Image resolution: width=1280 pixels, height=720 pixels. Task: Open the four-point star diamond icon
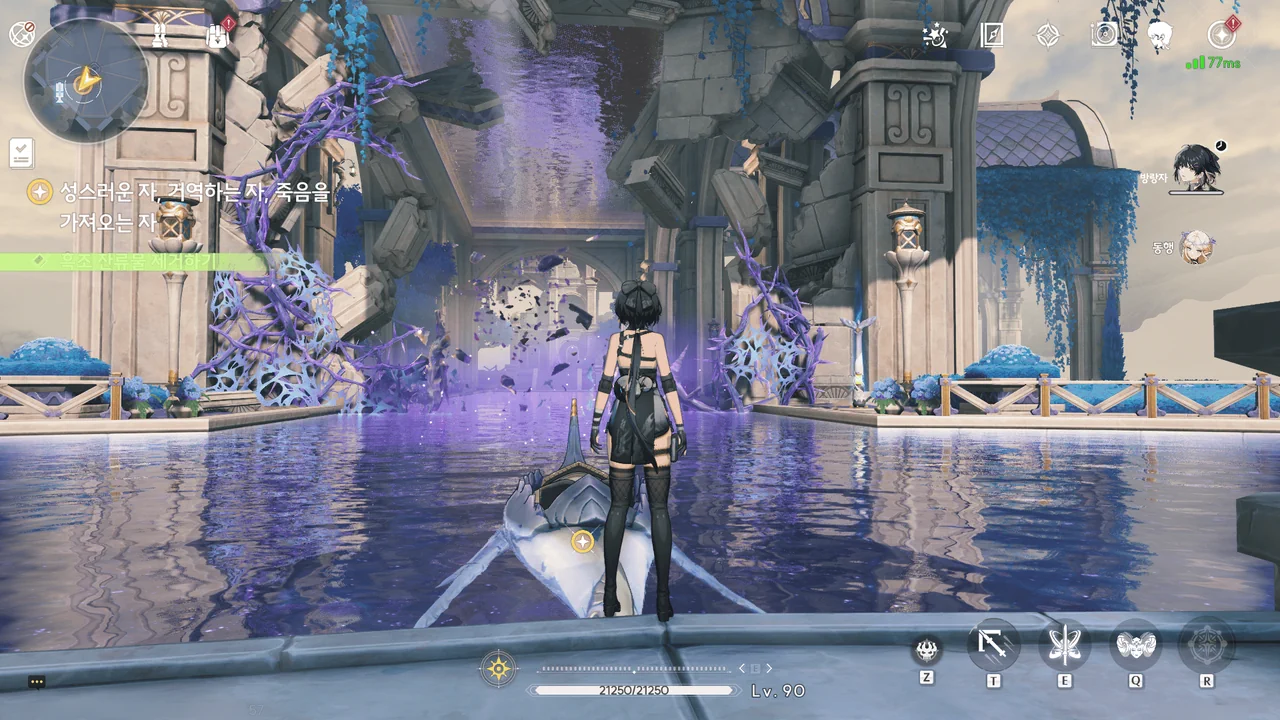[x=1047, y=35]
